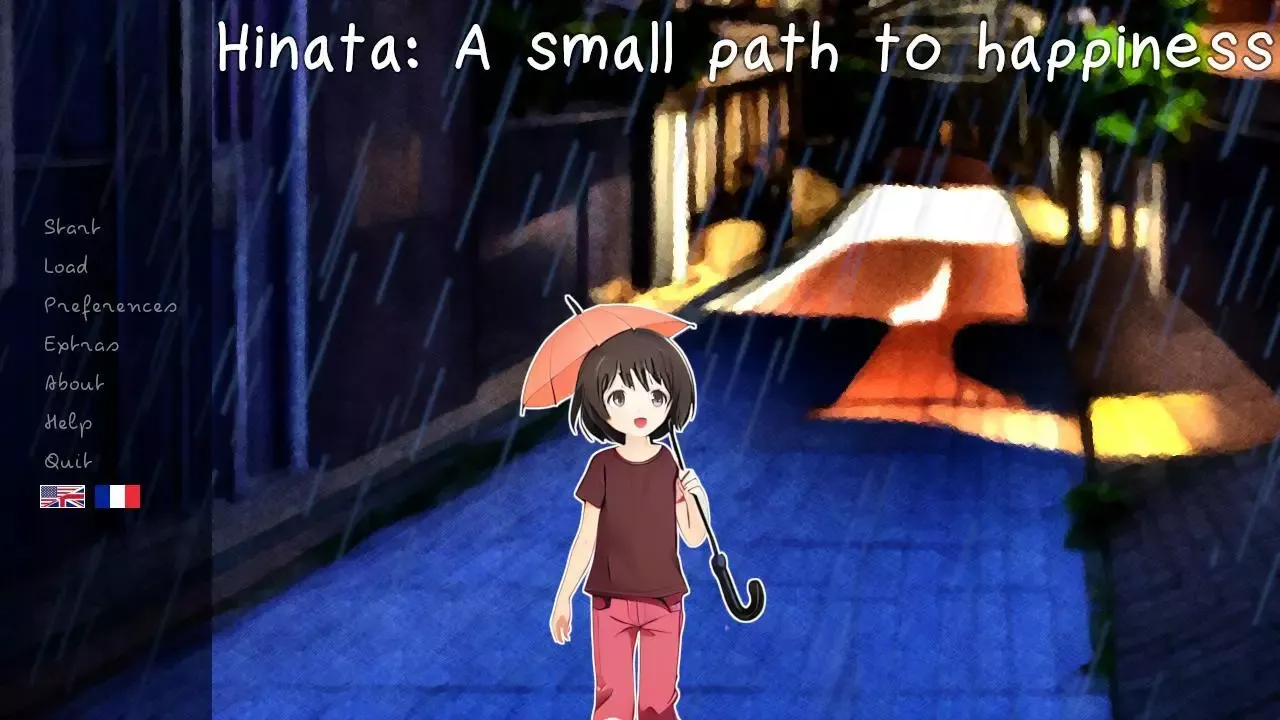Switch the language to French
This screenshot has height=720, width=1280.
click(117, 495)
